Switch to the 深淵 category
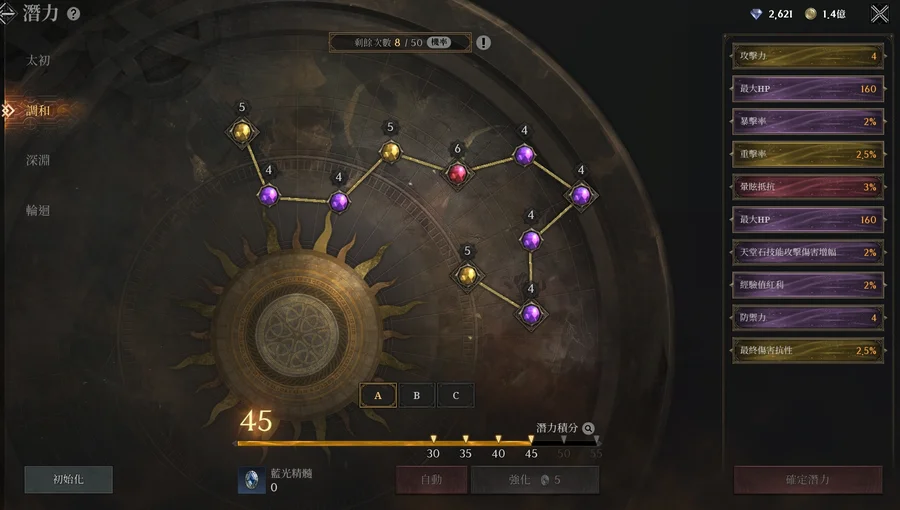Image resolution: width=900 pixels, height=510 pixels. [x=38, y=160]
